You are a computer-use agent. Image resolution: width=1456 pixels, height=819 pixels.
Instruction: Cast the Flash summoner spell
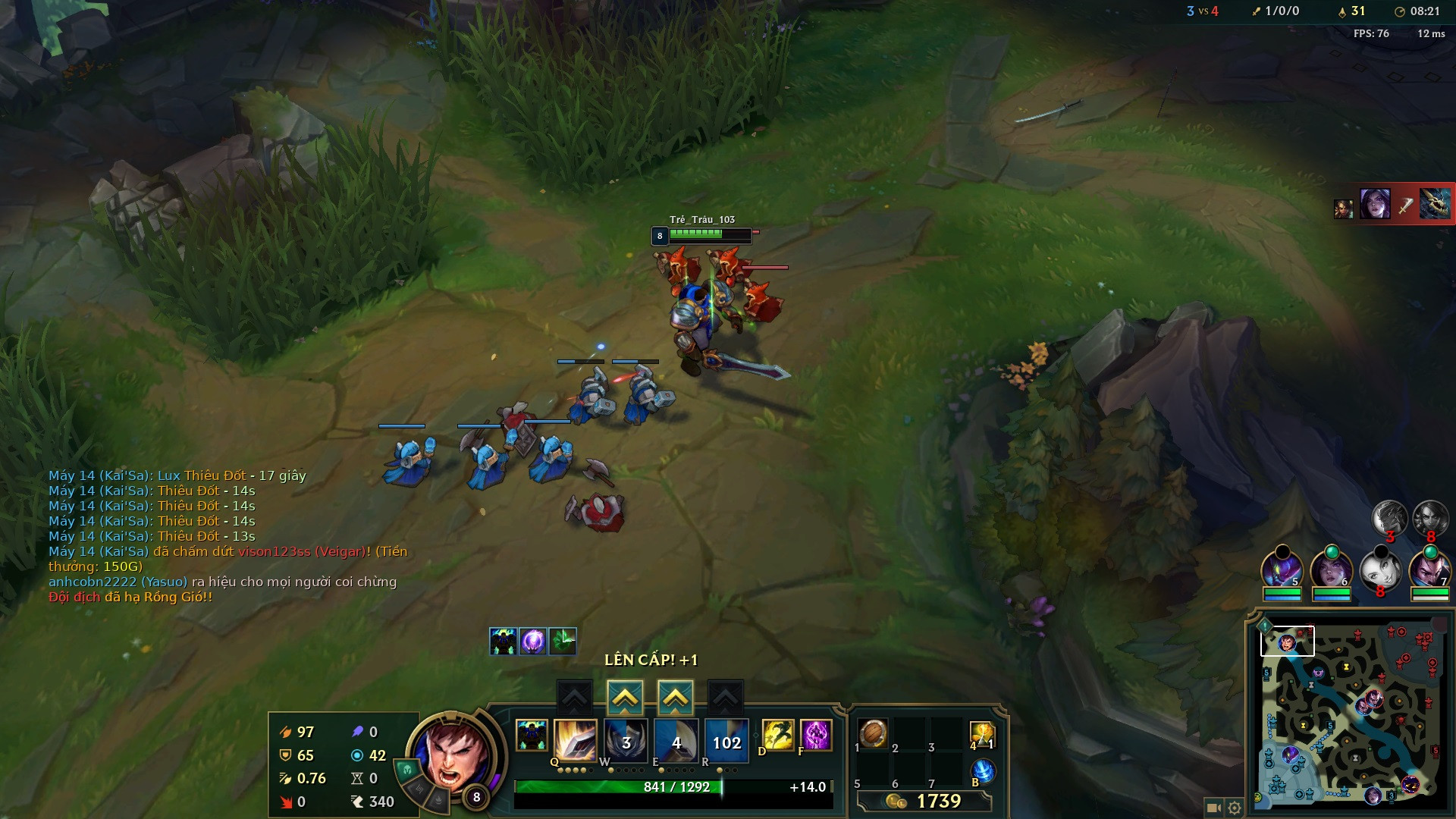(x=777, y=734)
